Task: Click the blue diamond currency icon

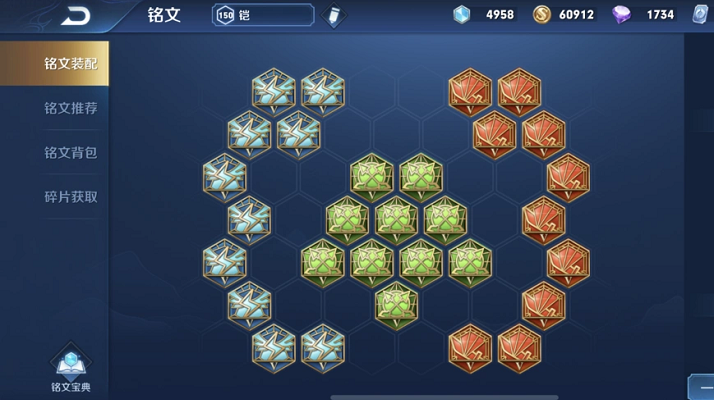Action: click(x=461, y=15)
